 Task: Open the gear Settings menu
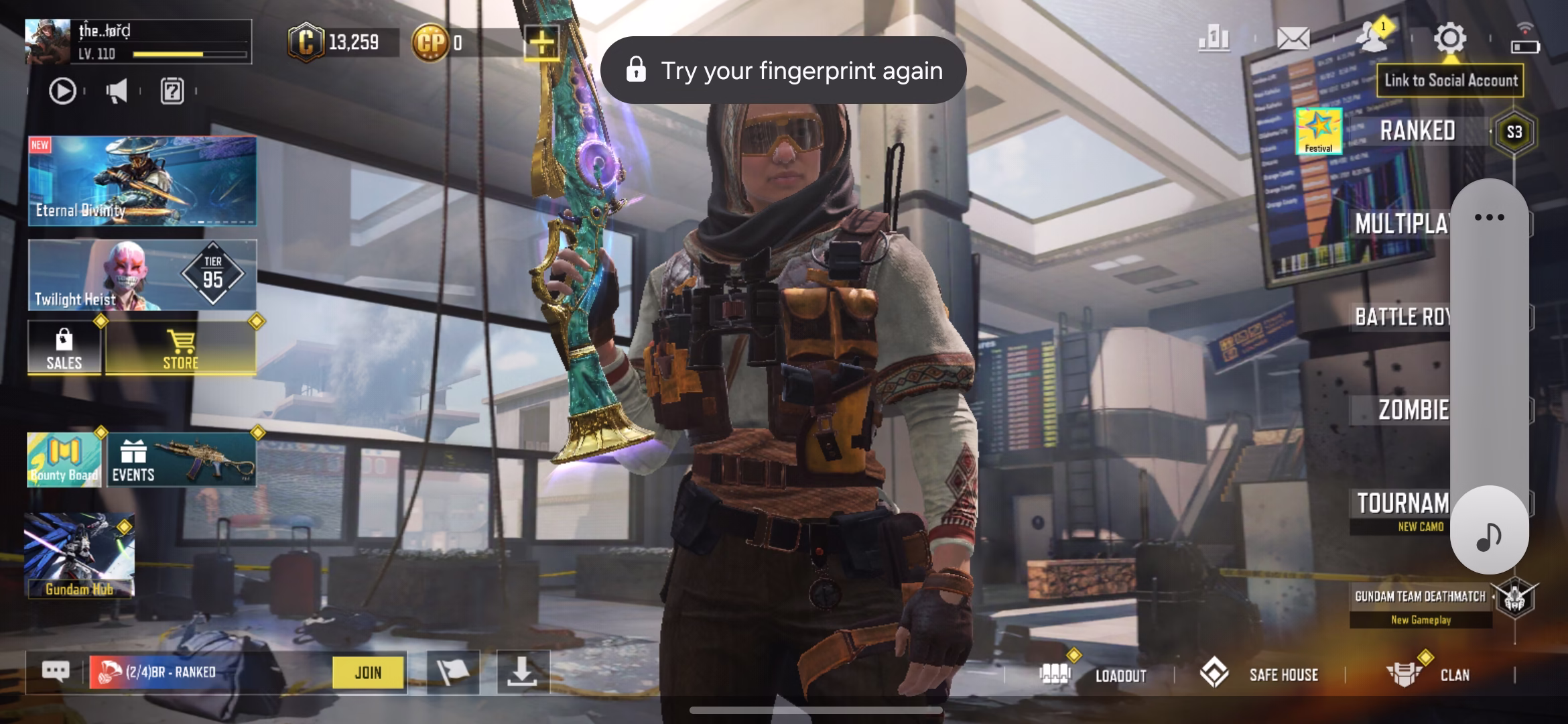coord(1450,39)
